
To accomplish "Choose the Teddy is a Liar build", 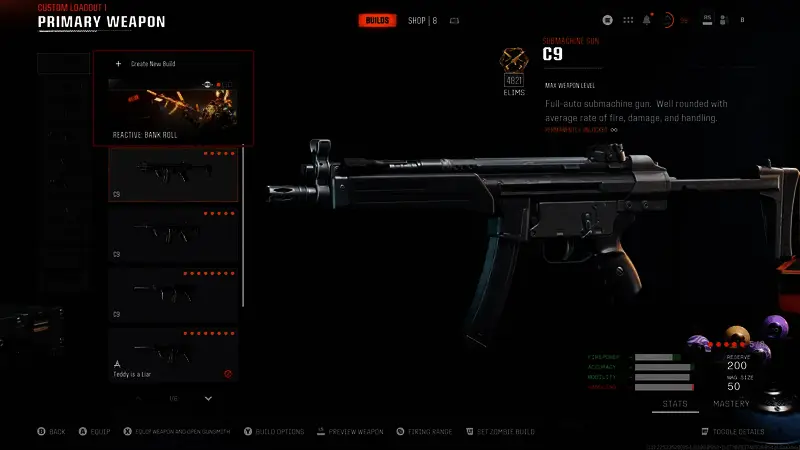I will pyautogui.click(x=173, y=355).
